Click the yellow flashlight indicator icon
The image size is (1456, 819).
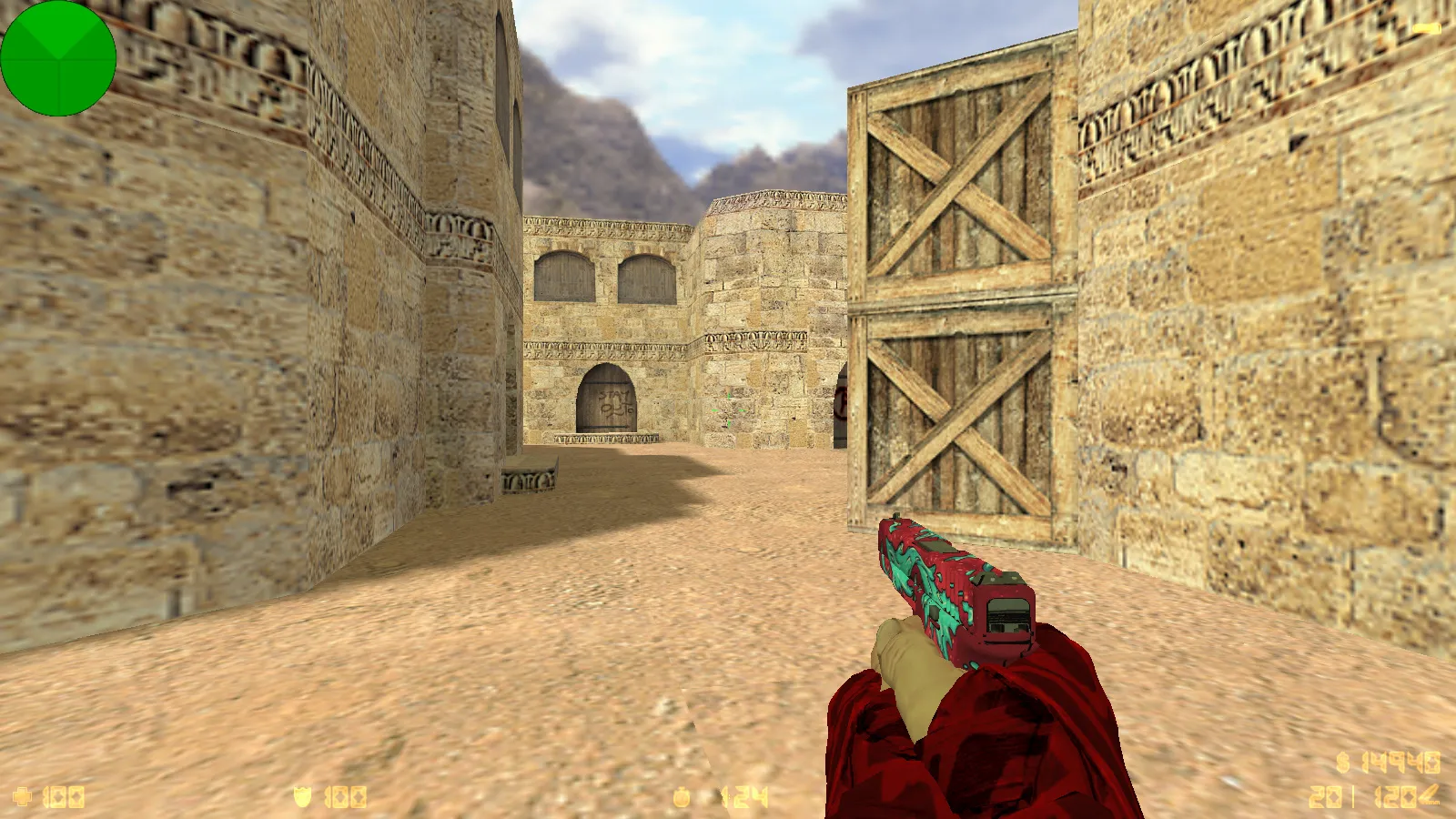point(1426,29)
